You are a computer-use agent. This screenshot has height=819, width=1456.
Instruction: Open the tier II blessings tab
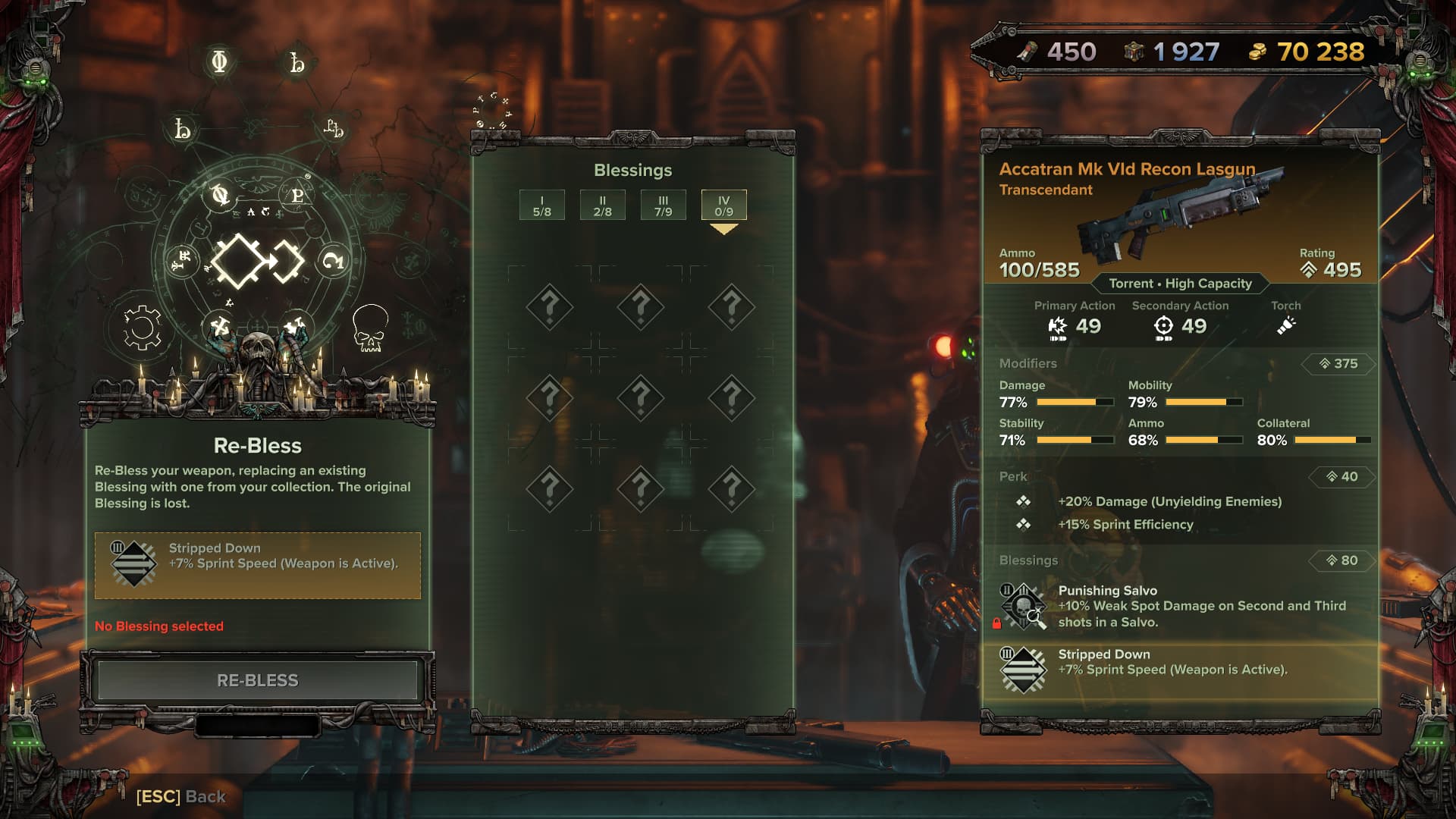602,206
